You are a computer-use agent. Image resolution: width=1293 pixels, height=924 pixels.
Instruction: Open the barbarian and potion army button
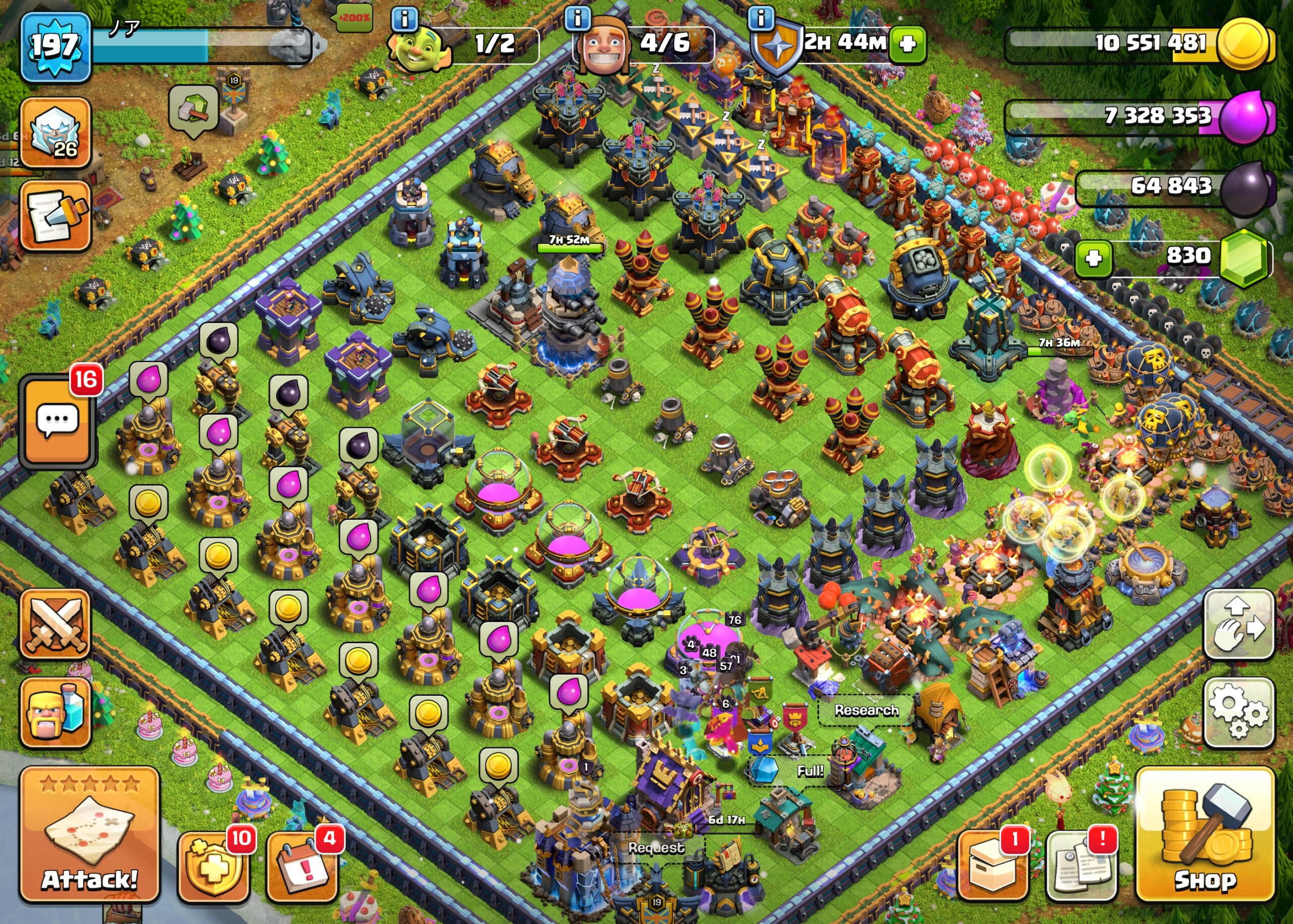pyautogui.click(x=56, y=712)
